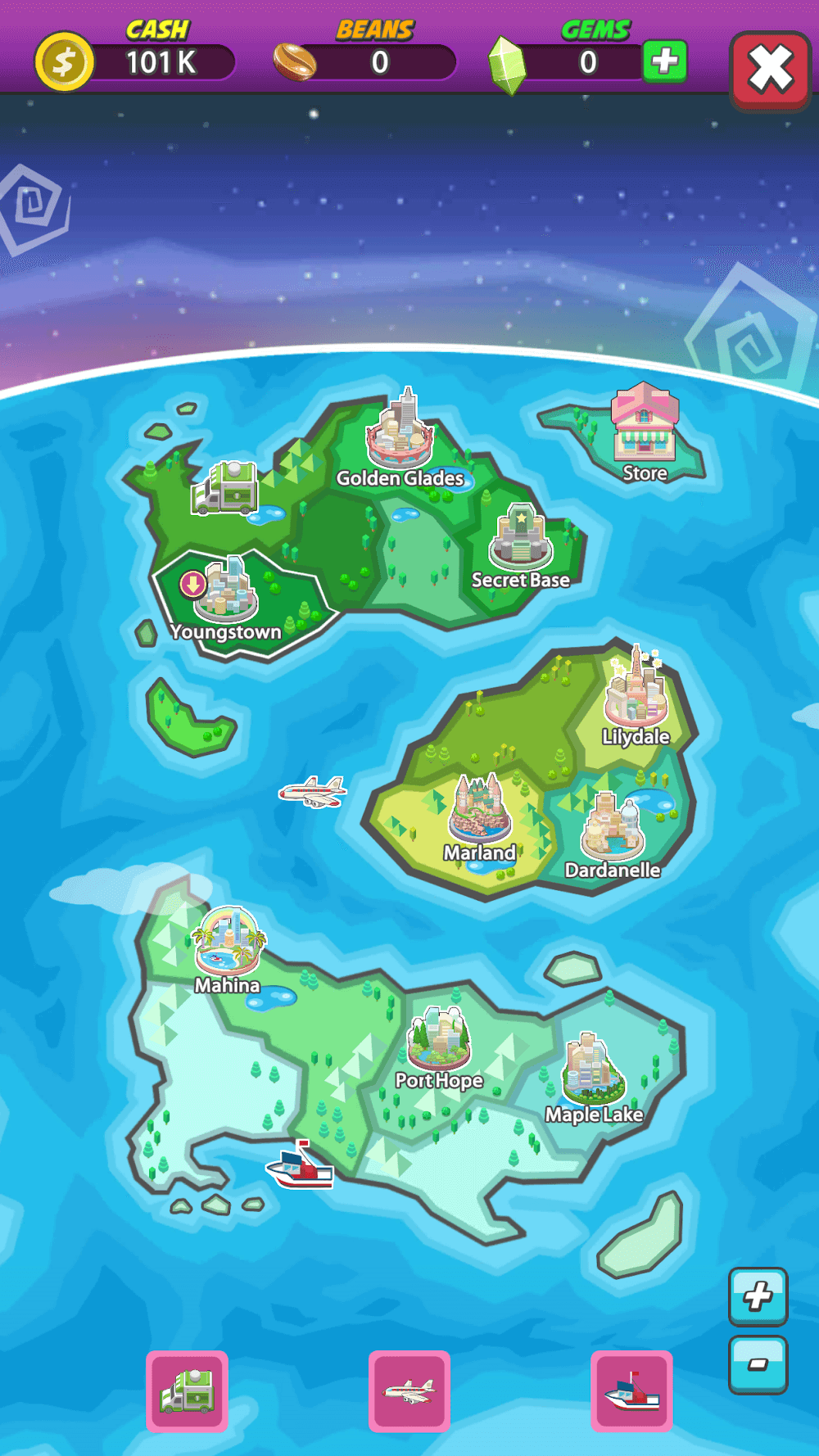Zoom in on the map
This screenshot has height=1456, width=819.
(758, 1296)
